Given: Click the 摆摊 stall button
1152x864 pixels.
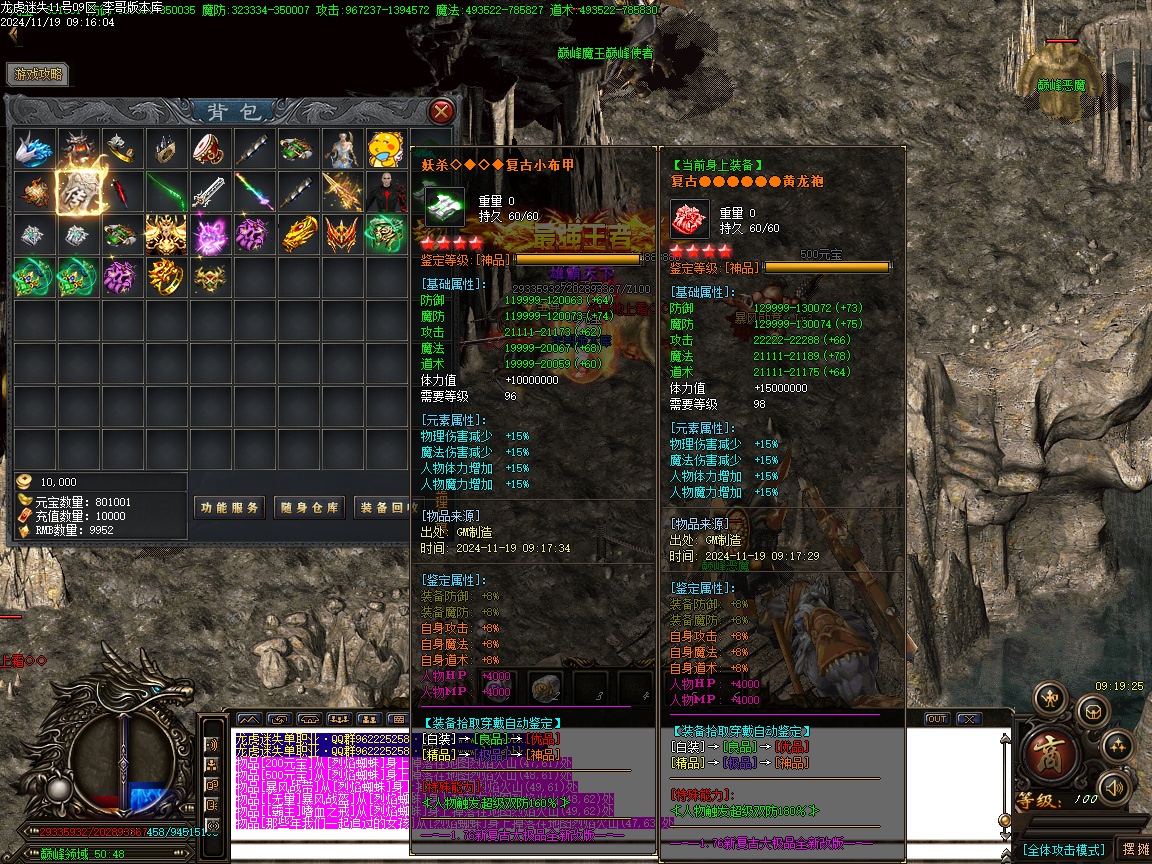Looking at the screenshot, I should point(1134,849).
